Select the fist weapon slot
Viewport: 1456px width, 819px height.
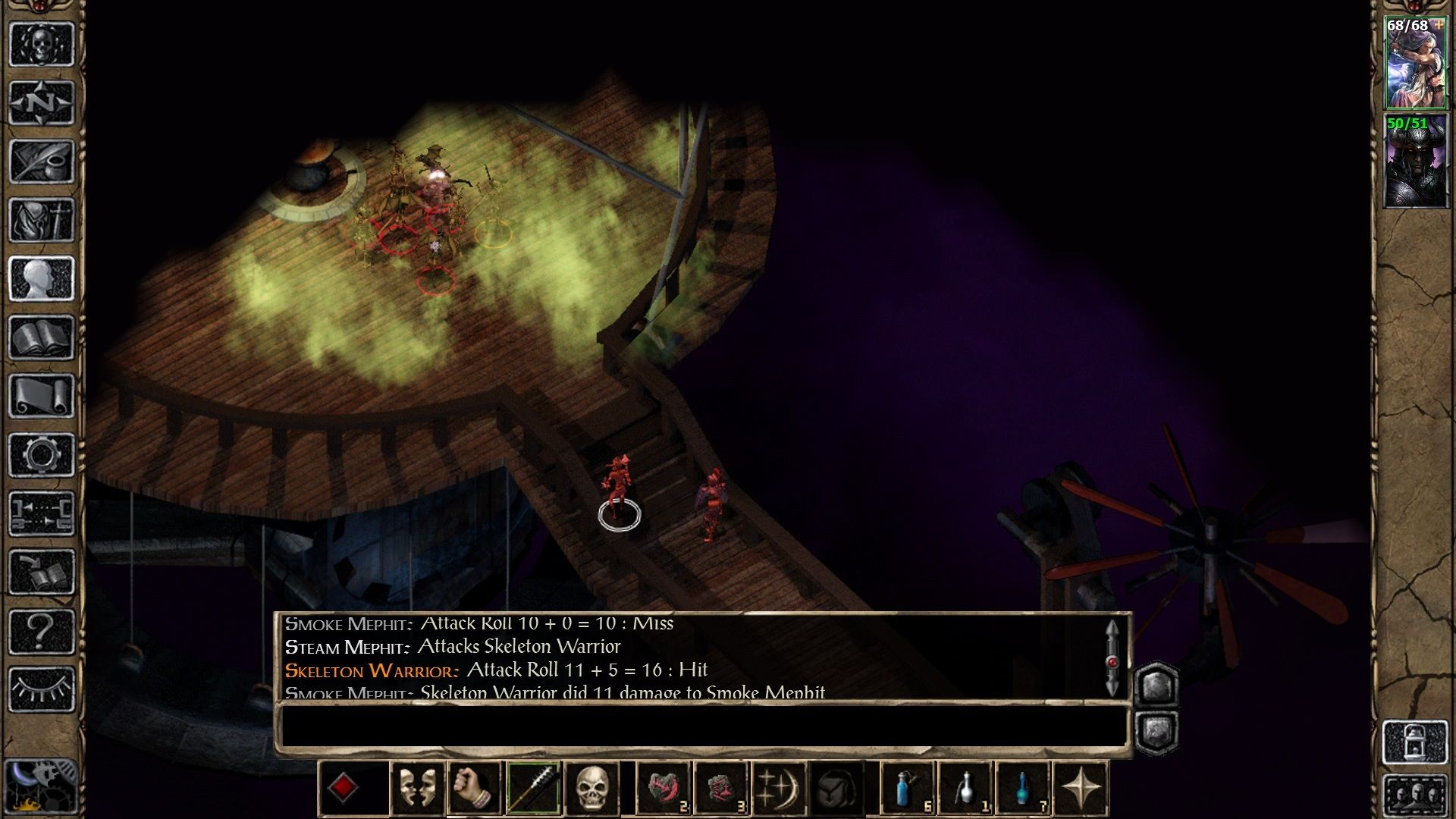click(475, 789)
